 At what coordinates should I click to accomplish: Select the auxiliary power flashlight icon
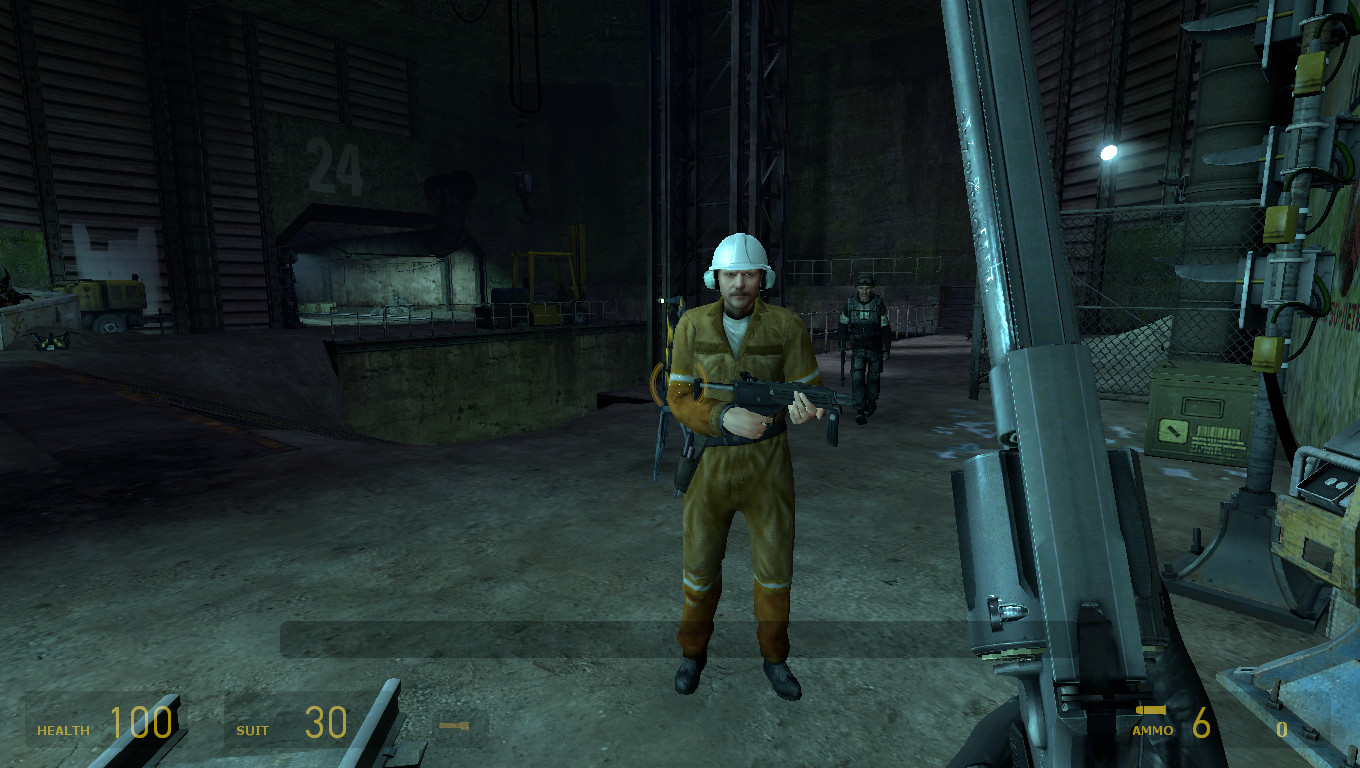[x=456, y=727]
